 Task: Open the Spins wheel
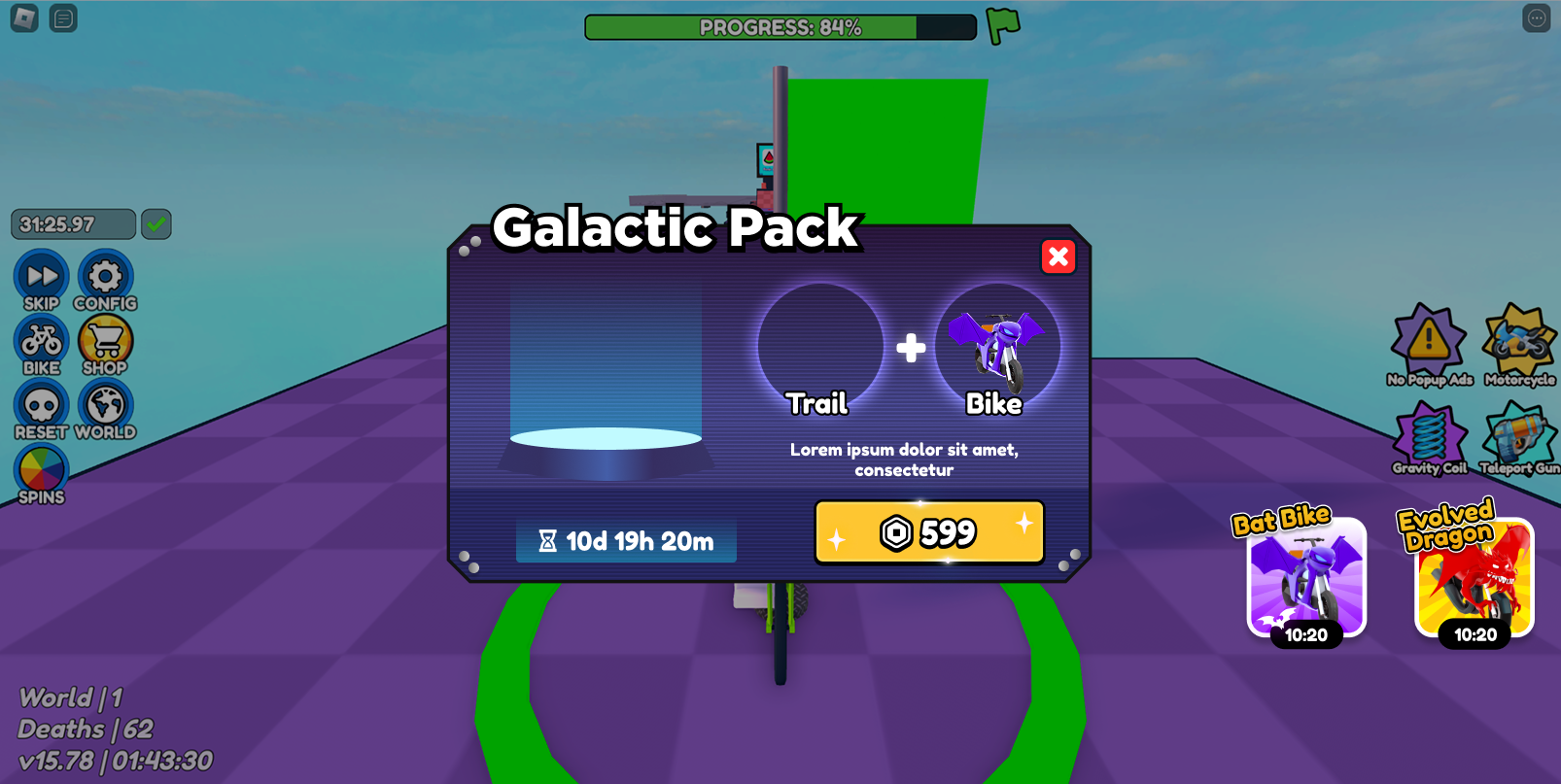41,472
